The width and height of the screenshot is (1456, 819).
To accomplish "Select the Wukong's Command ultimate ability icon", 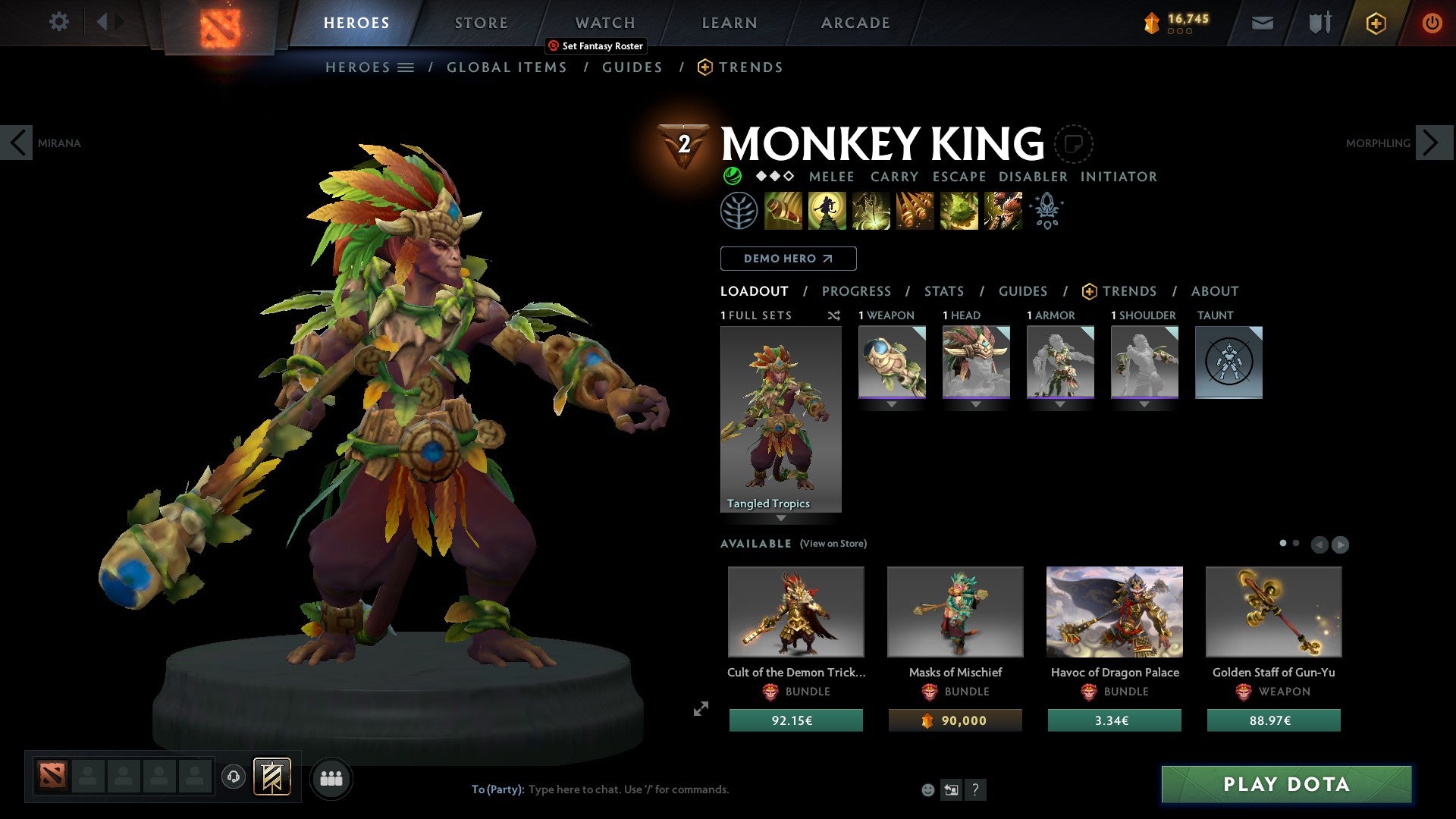I will (x=1003, y=211).
